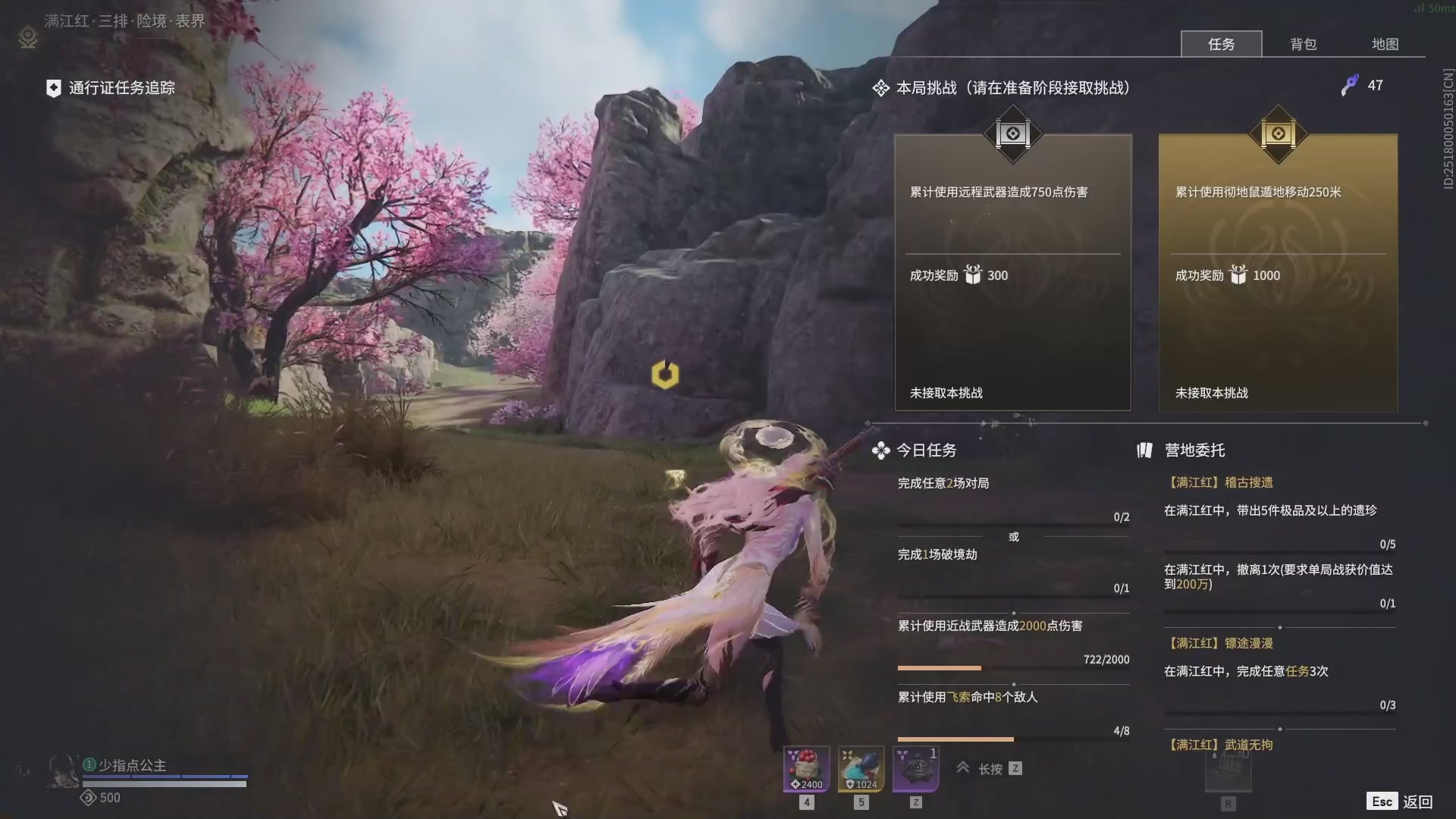
Task: Use the healing item in slot 4
Action: [x=805, y=768]
